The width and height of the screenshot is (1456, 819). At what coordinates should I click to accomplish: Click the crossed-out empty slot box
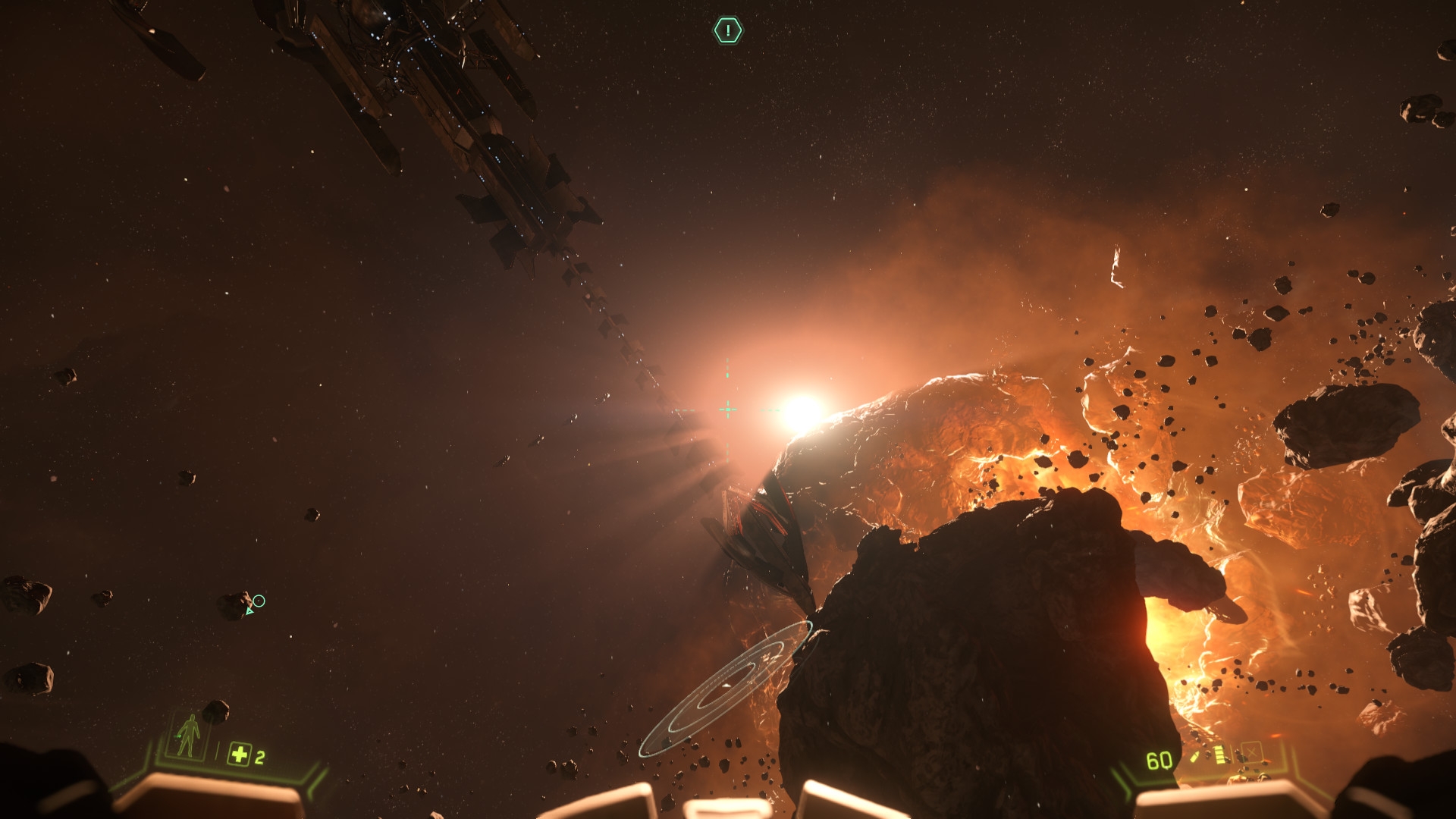(1250, 753)
